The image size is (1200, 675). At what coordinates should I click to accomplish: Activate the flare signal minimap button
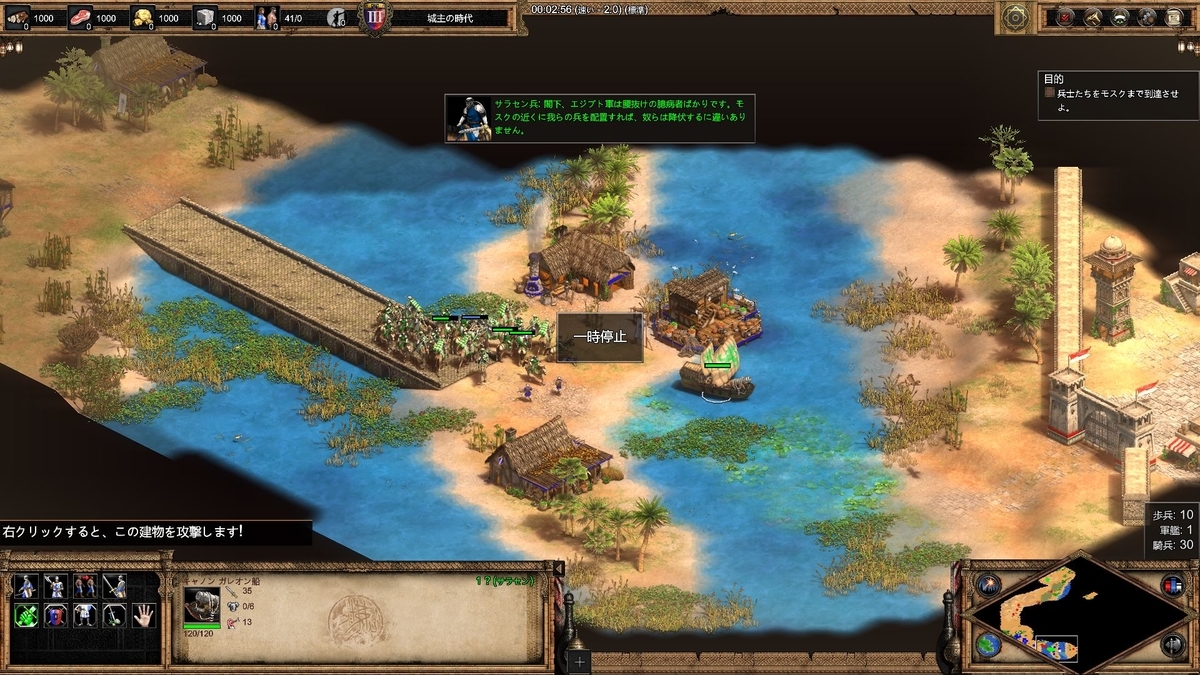coord(989,585)
